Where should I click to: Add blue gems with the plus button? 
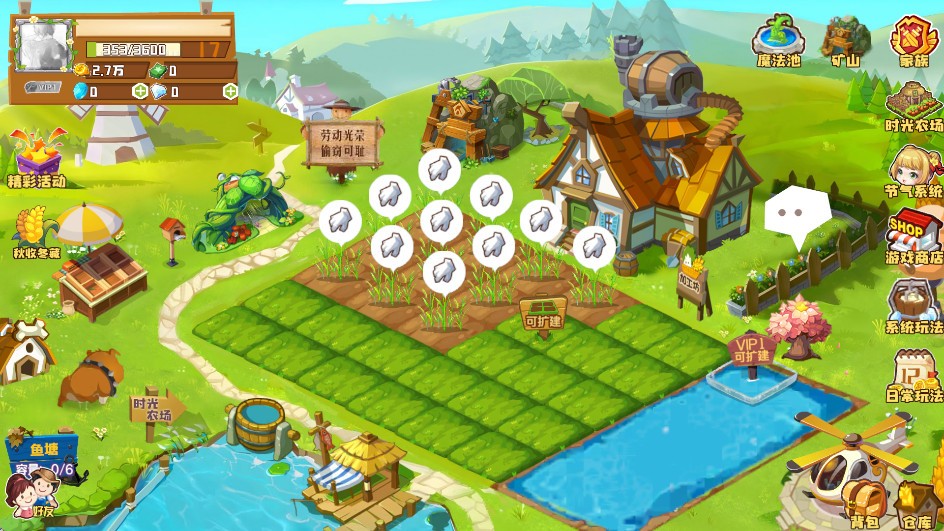tap(140, 92)
